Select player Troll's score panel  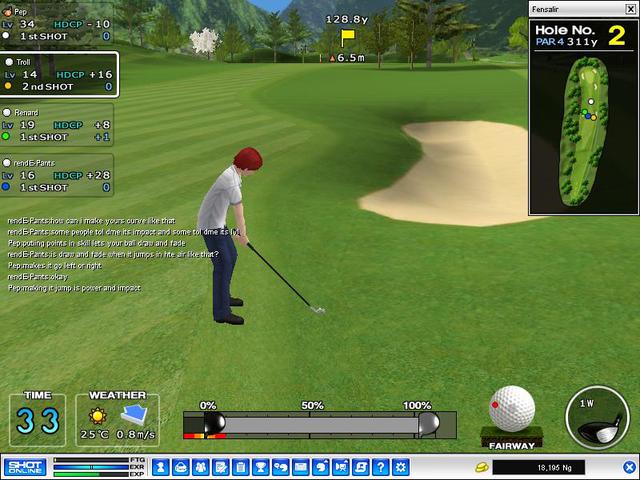58,74
